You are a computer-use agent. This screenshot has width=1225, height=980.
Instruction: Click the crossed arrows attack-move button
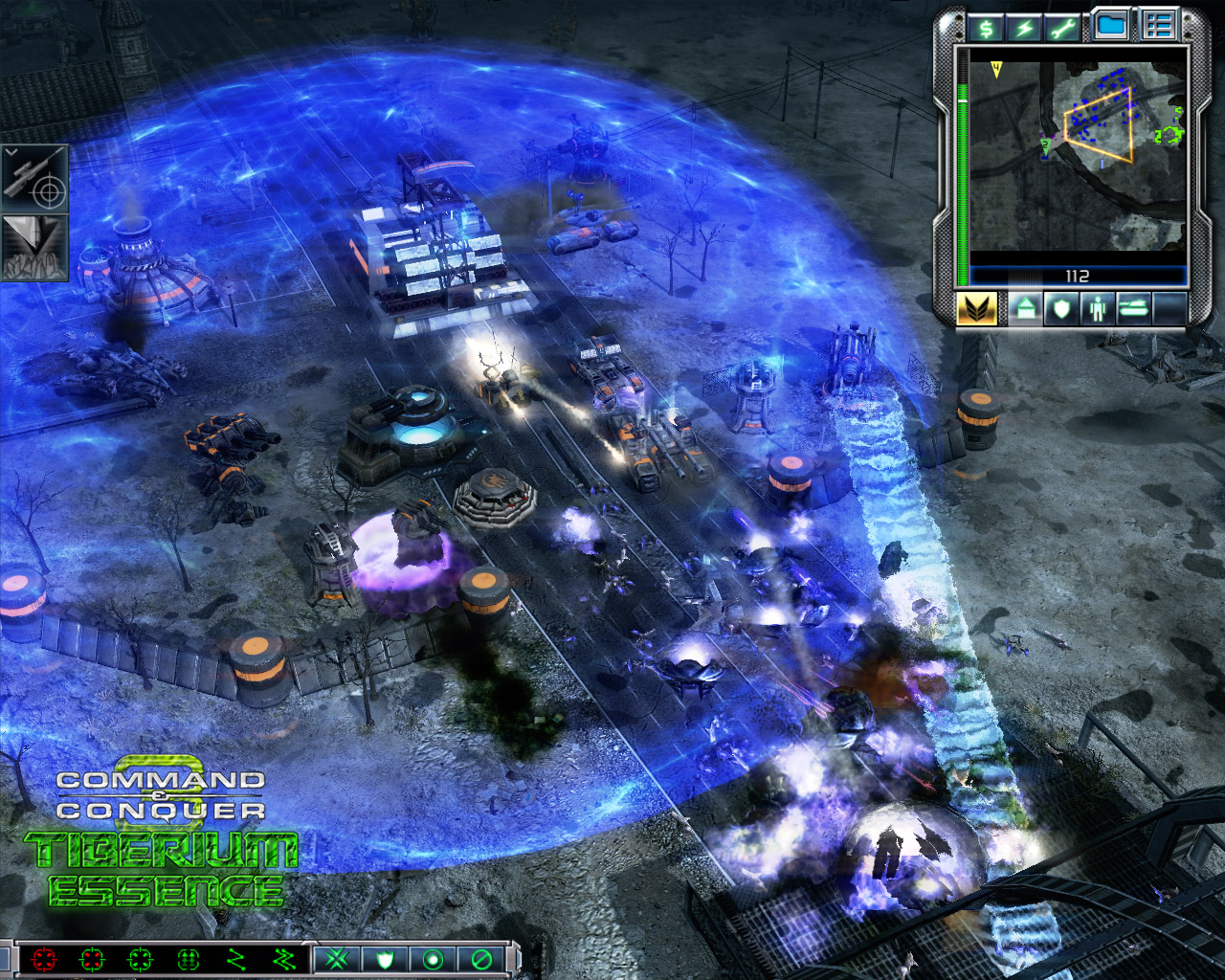pyautogui.click(x=337, y=958)
